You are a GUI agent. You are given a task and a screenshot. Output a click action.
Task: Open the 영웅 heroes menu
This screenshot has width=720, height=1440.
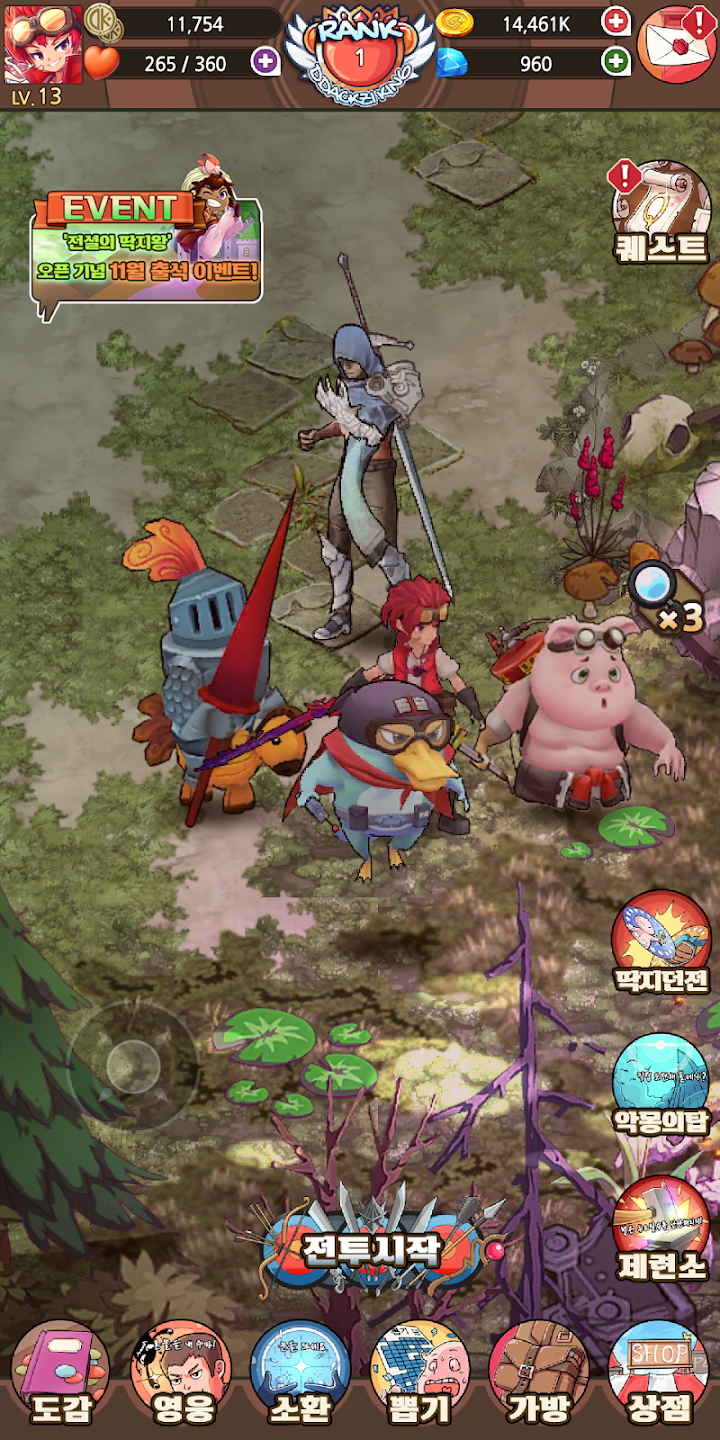tap(180, 1373)
